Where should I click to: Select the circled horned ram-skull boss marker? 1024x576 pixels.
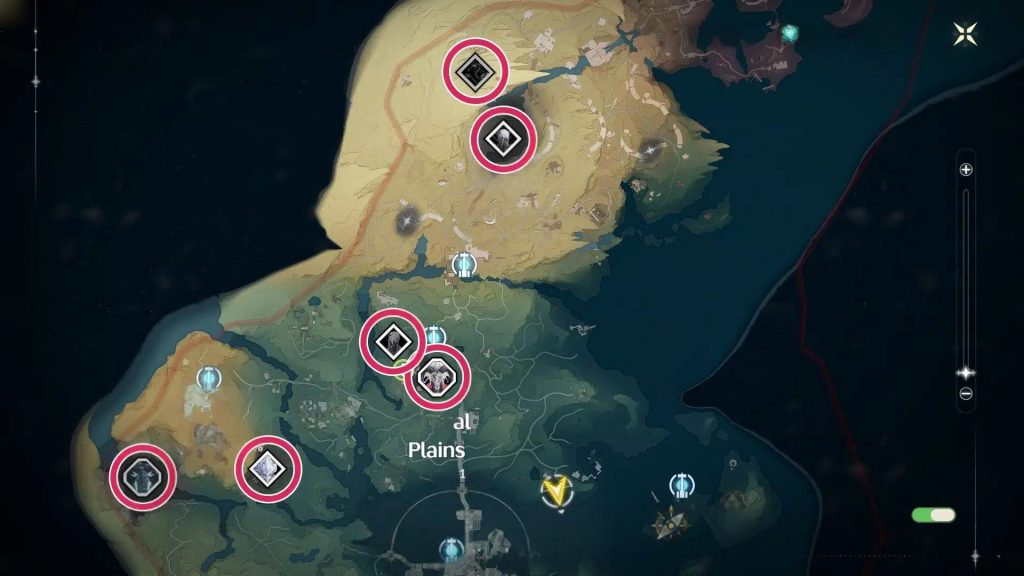coord(437,377)
